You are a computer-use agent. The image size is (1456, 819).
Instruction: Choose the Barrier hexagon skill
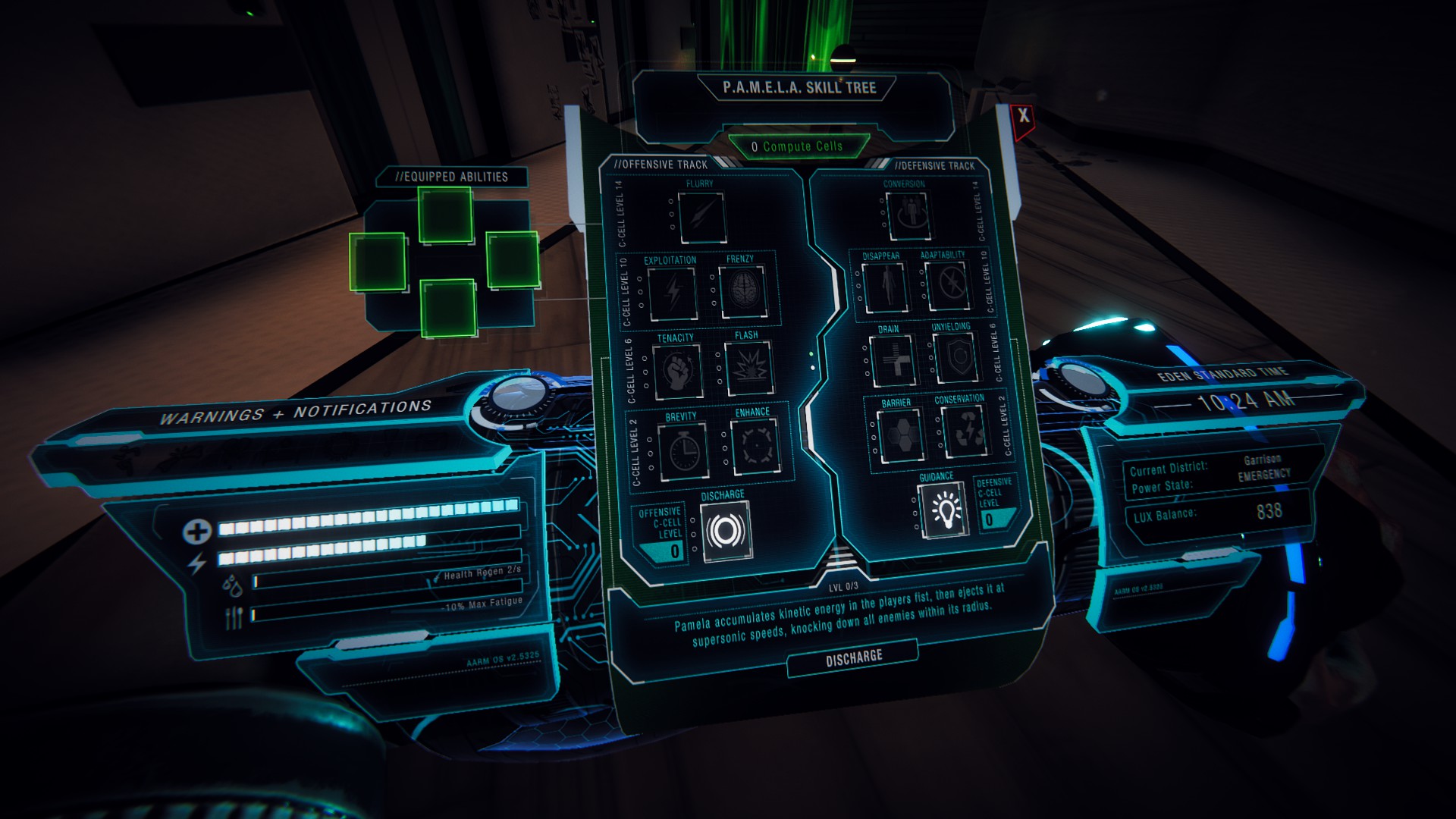(899, 435)
